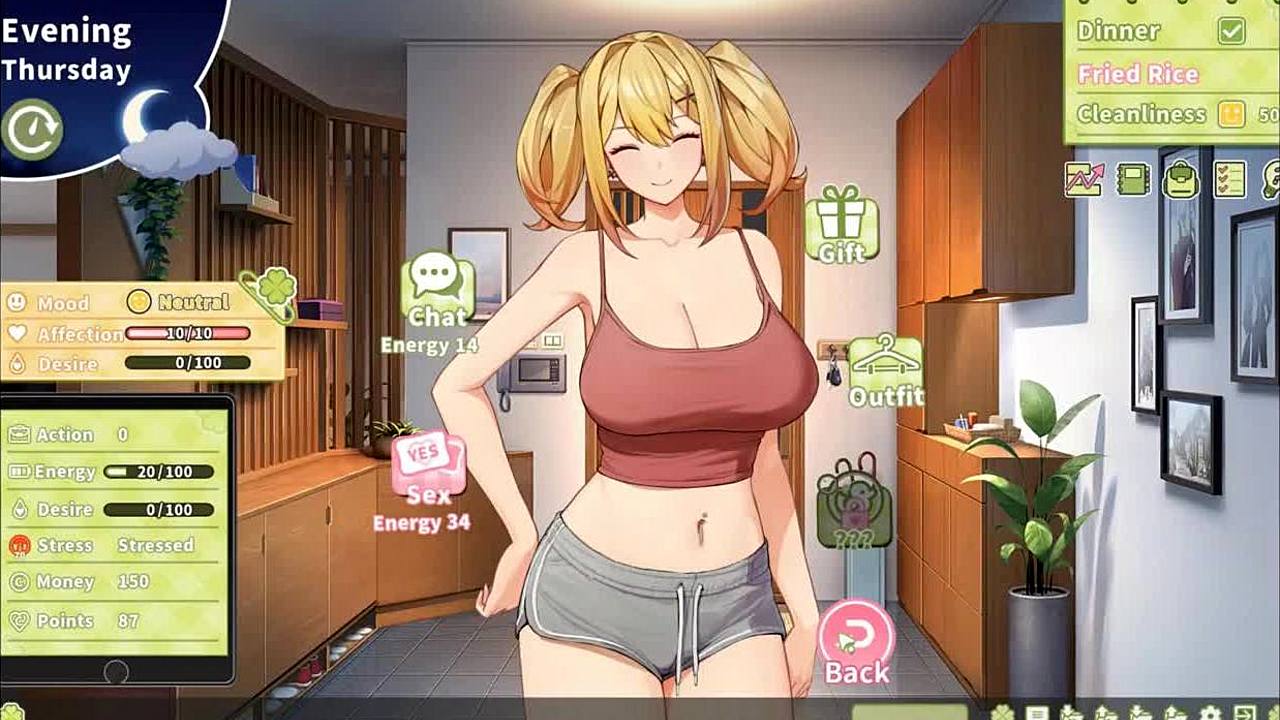Open the Outfit selection
Viewport: 1280px width, 720px height.
(x=886, y=368)
